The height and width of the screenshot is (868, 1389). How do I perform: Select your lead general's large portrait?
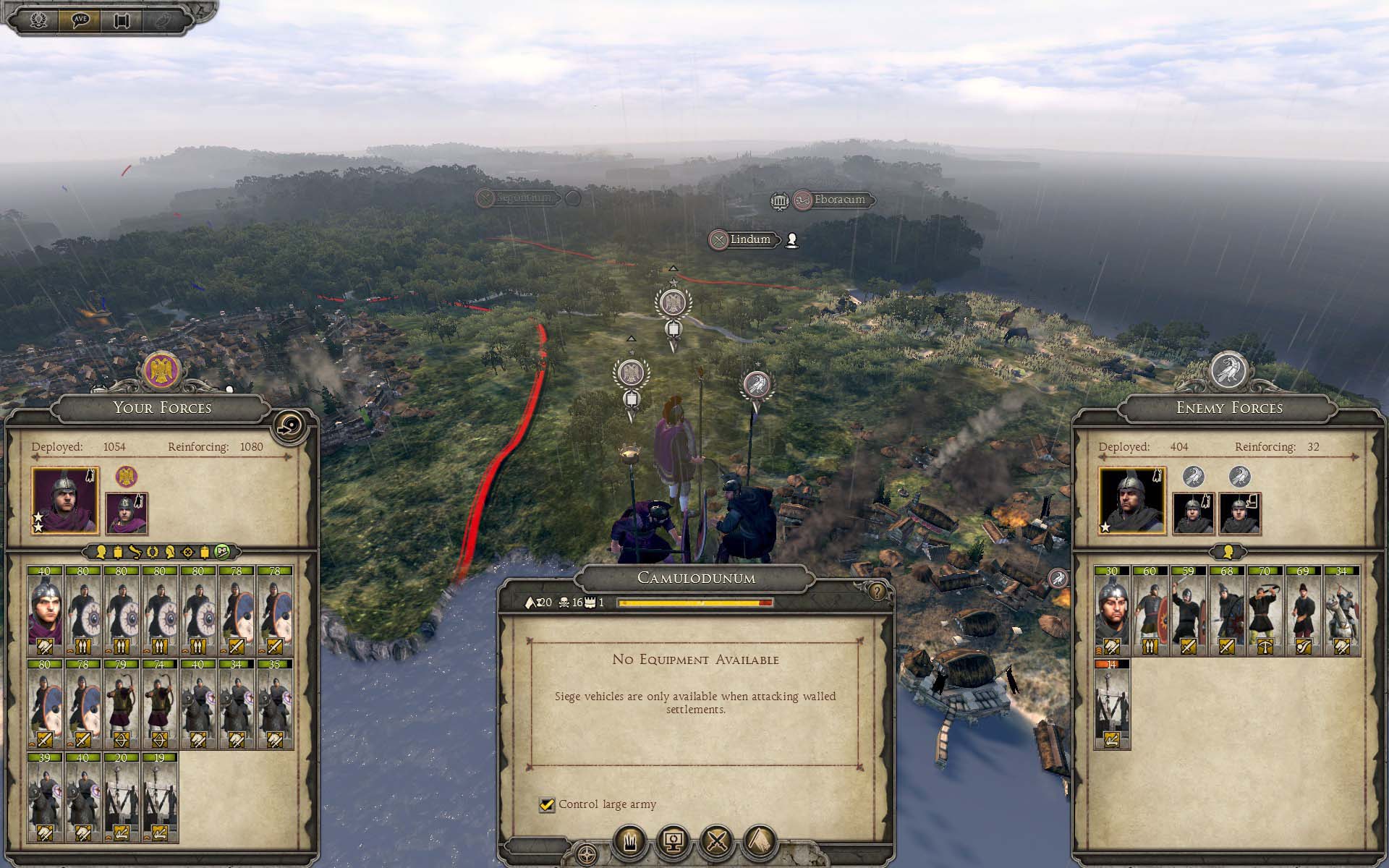point(65,501)
